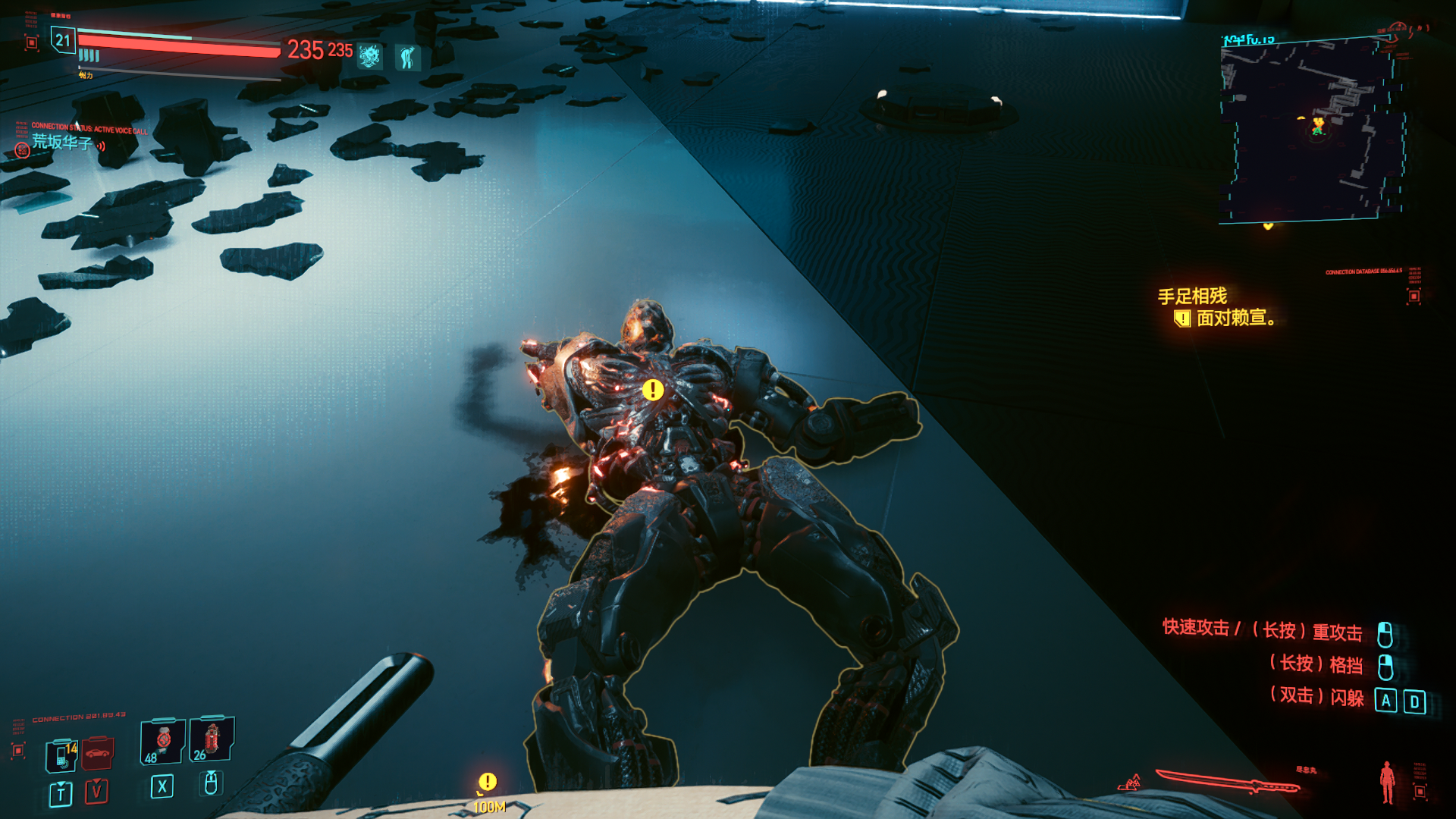Open the phone icon with 14 messages

coord(61,755)
